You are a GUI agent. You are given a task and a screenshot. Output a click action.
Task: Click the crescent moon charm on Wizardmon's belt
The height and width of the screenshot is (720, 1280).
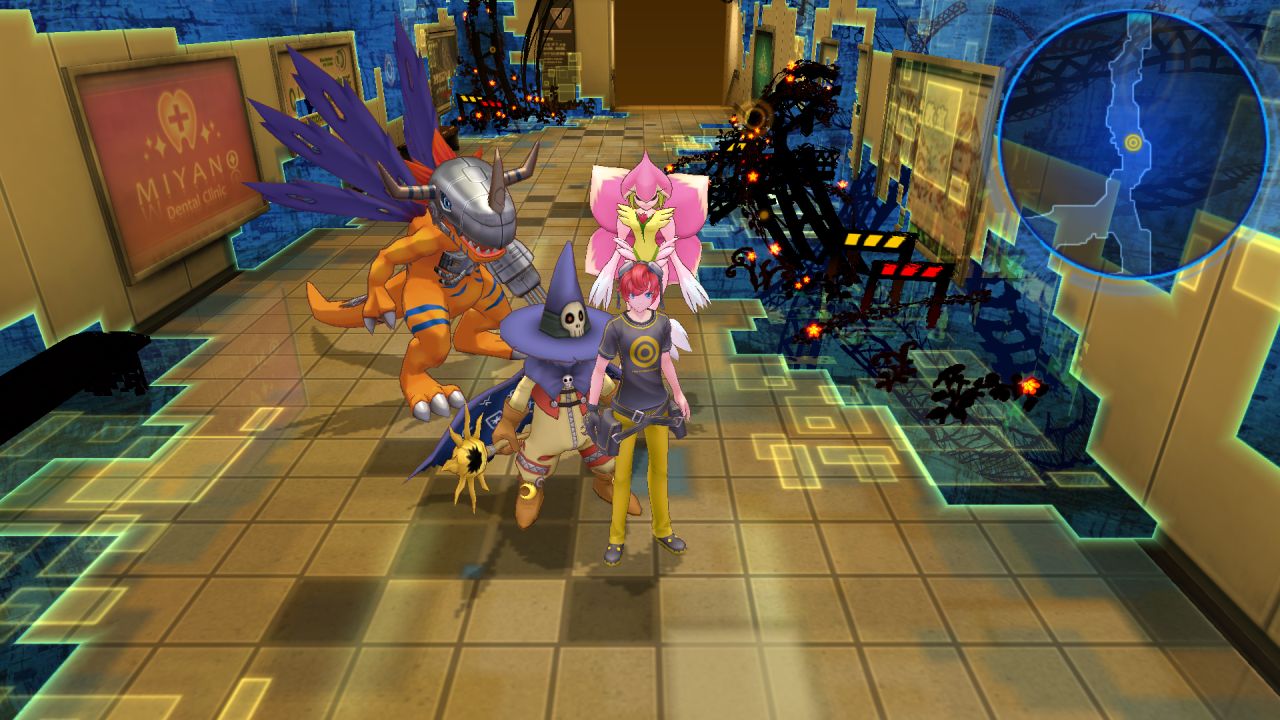point(527,489)
